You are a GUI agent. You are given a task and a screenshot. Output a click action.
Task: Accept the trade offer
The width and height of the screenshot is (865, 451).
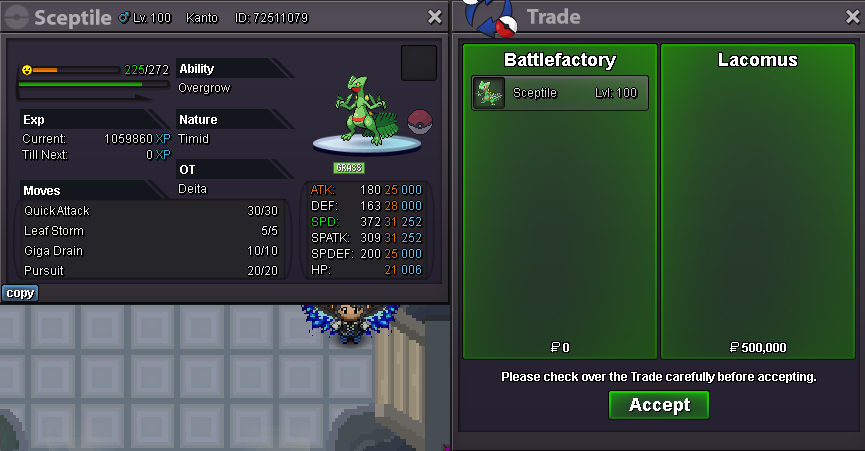click(x=659, y=405)
